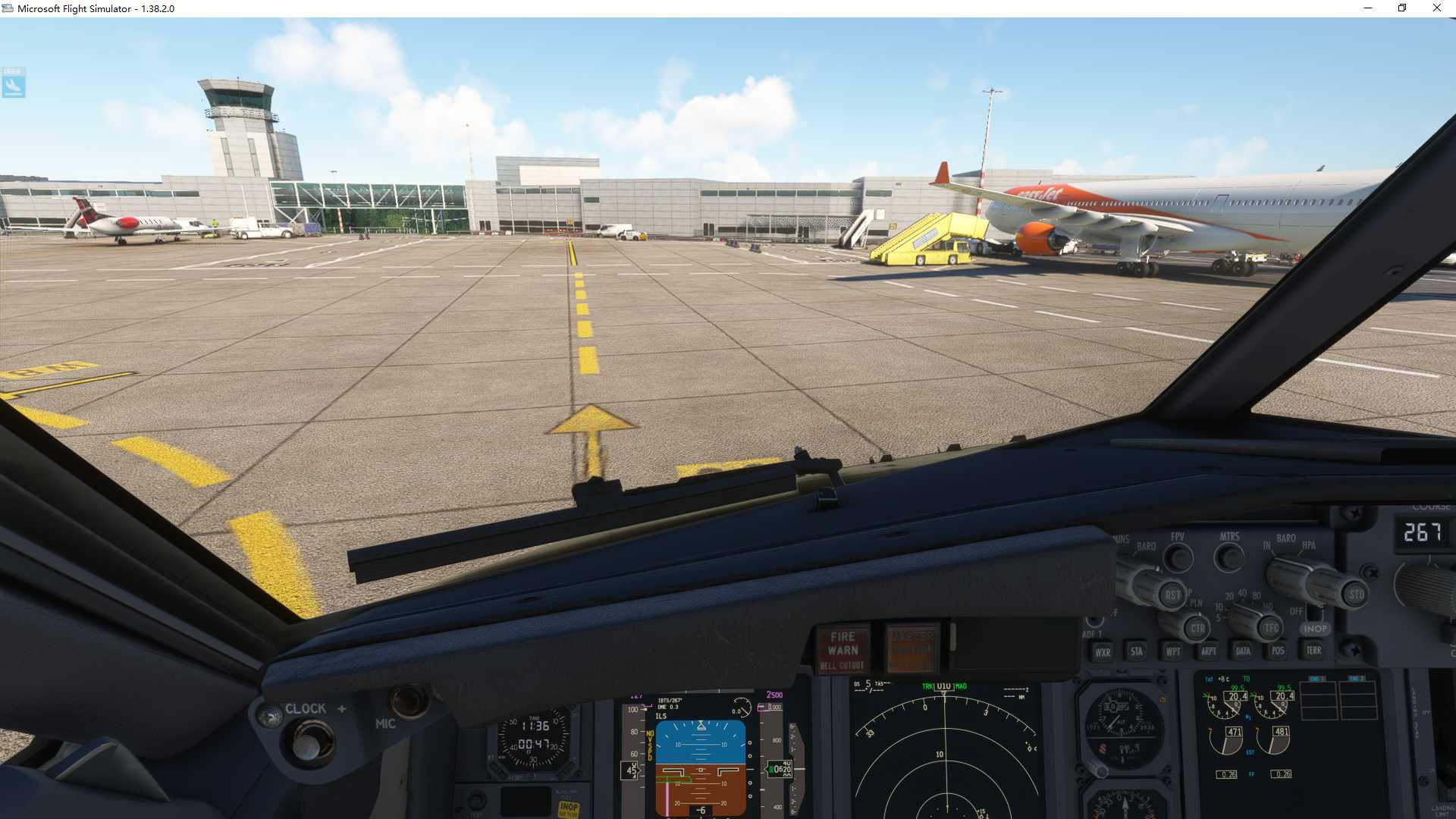Show airports with the ARPT button
Viewport: 1456px width, 819px height.
tap(1209, 651)
